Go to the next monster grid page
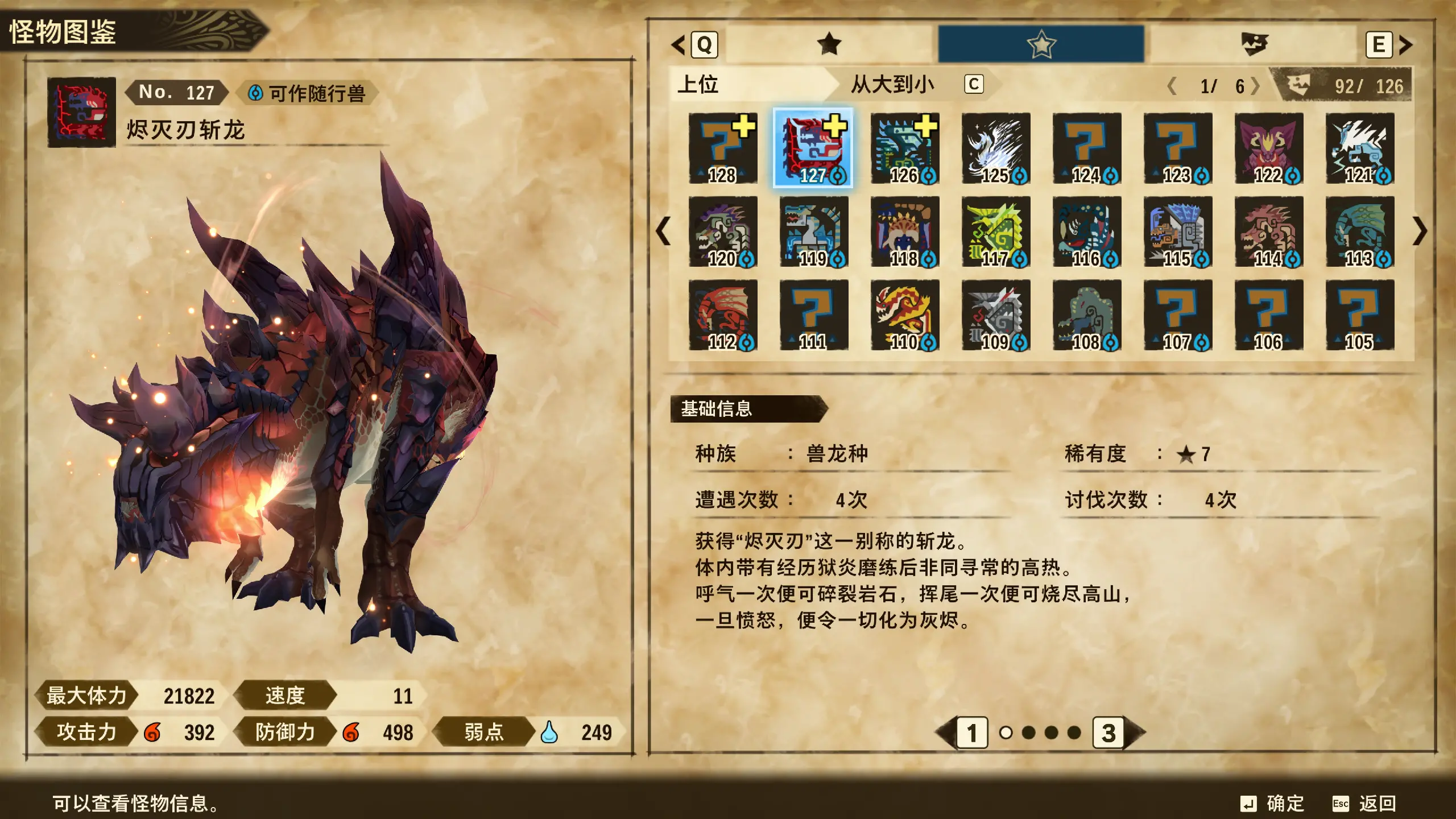The width and height of the screenshot is (1456, 819). point(1420,231)
